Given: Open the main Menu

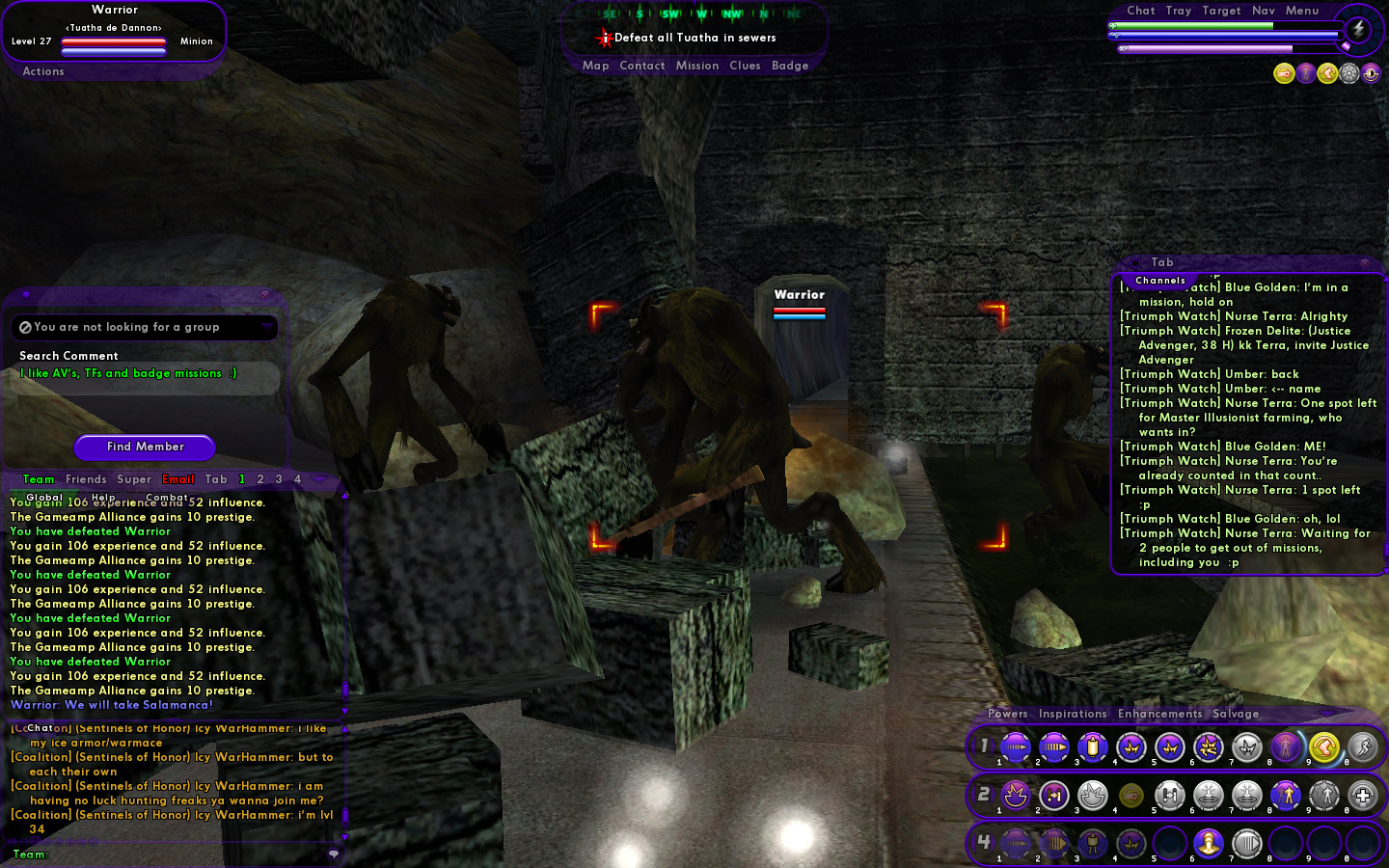Looking at the screenshot, I should 1301,11.
